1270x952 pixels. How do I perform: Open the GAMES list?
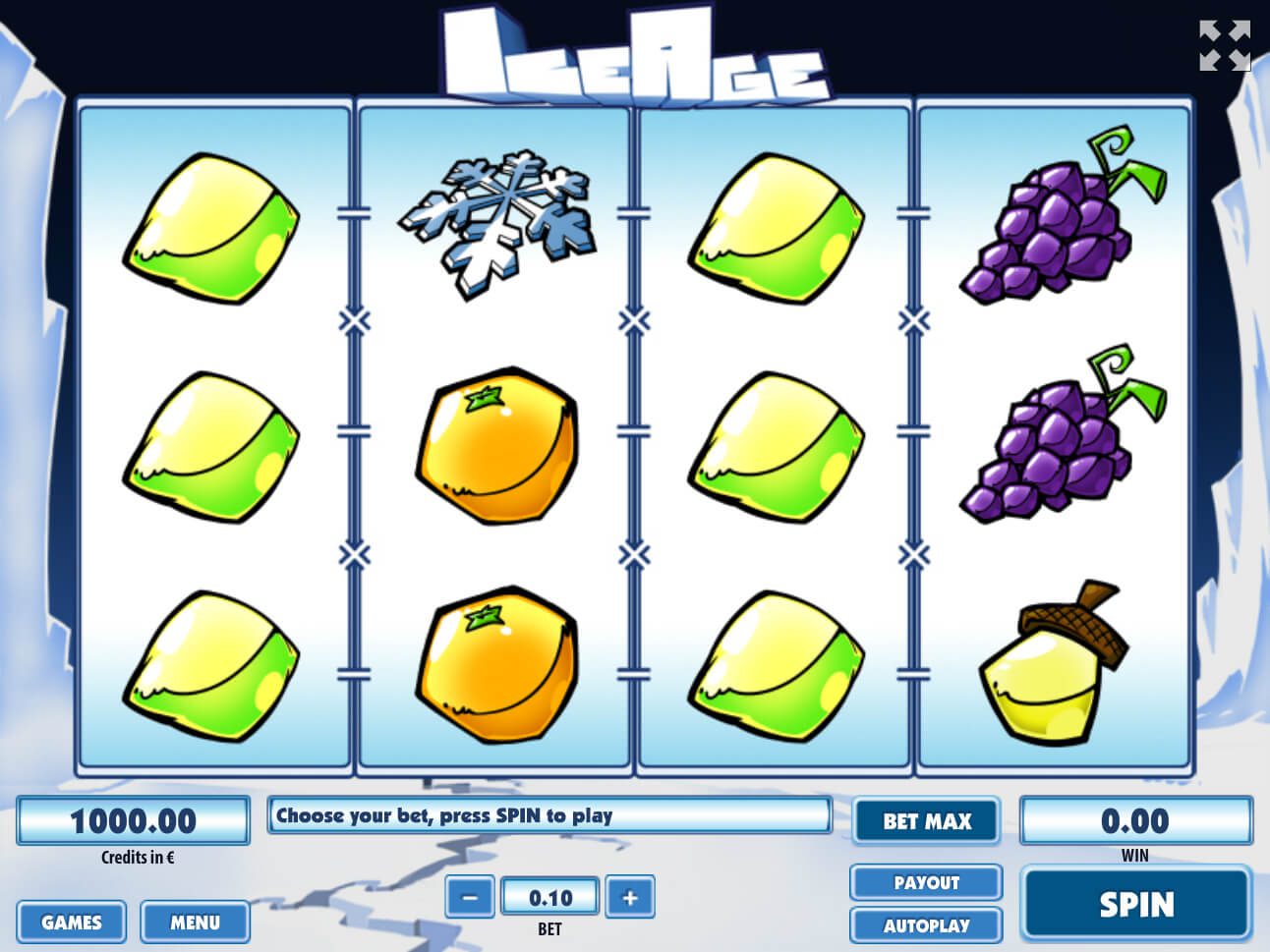[71, 922]
